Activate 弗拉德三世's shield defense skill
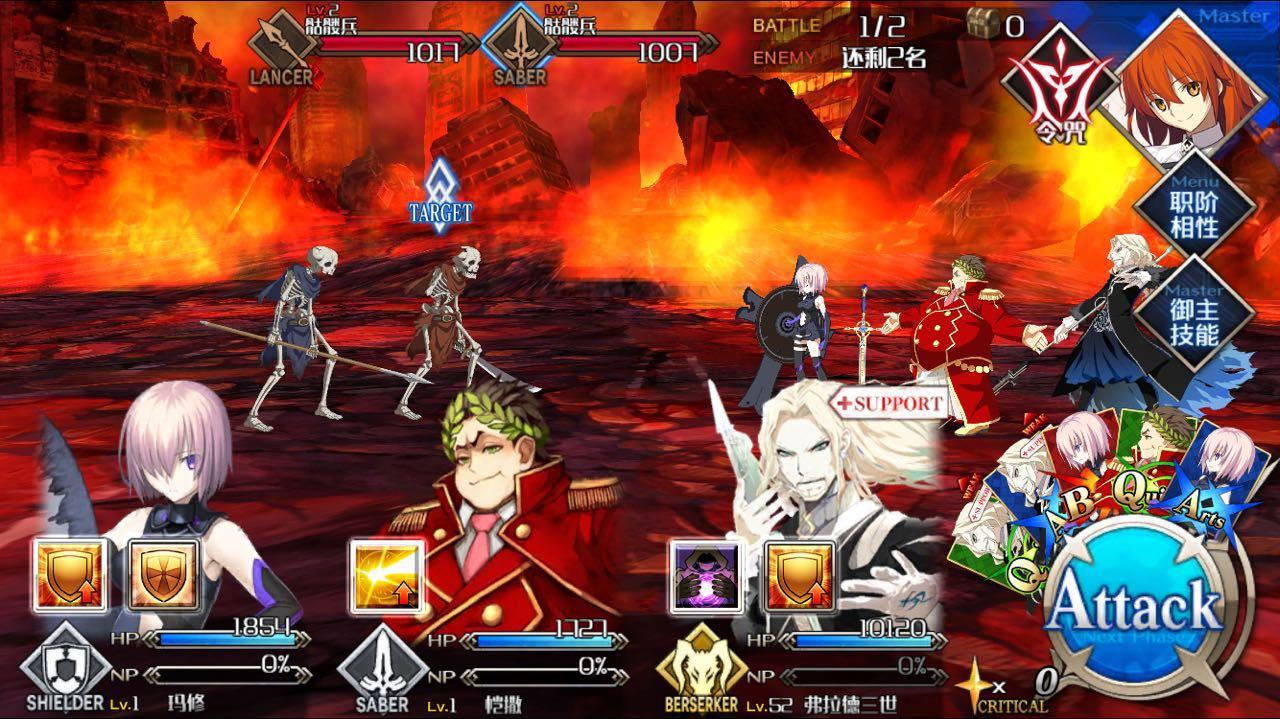1280x719 pixels. tap(800, 575)
